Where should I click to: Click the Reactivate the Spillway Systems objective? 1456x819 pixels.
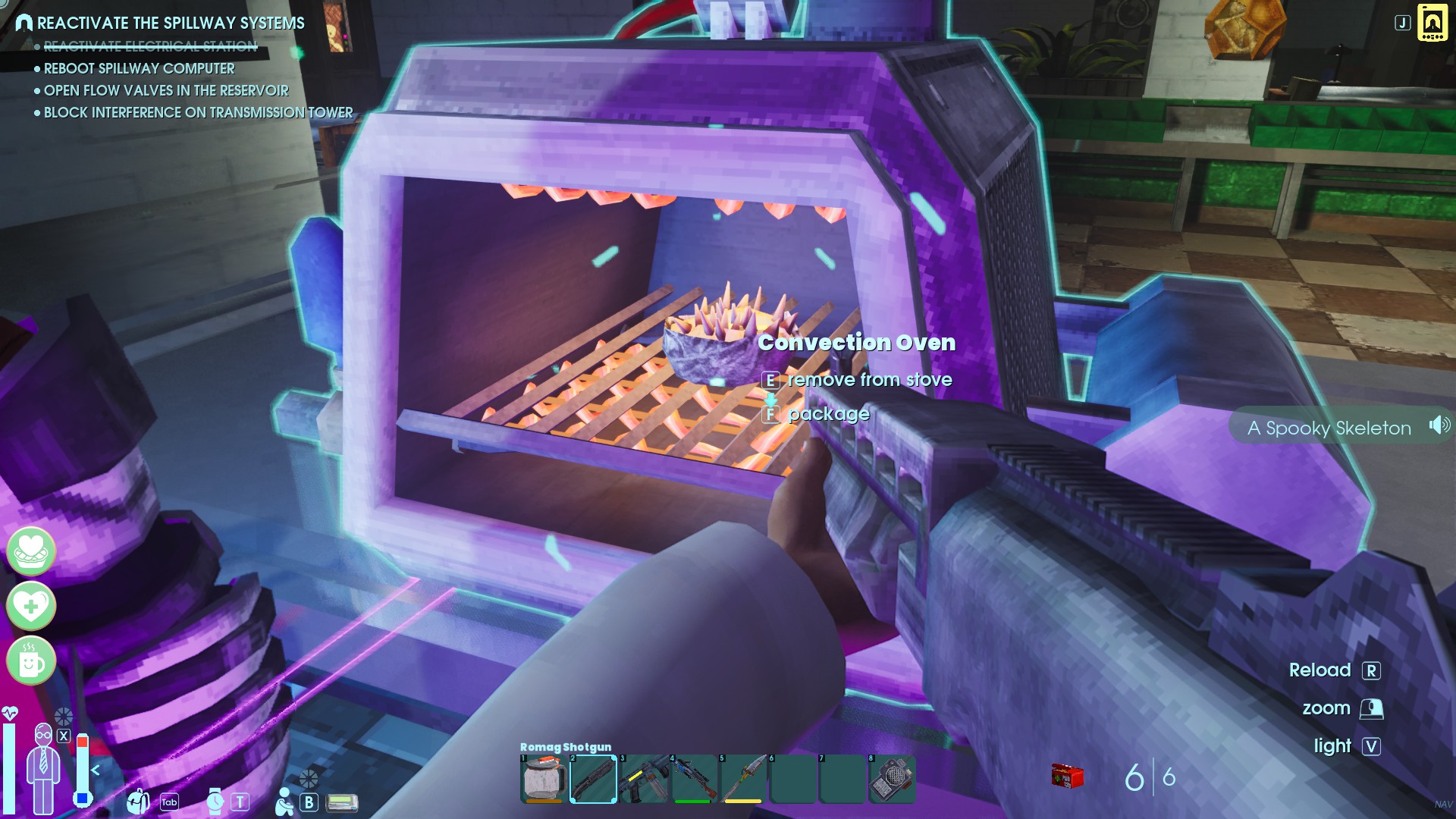tap(171, 24)
